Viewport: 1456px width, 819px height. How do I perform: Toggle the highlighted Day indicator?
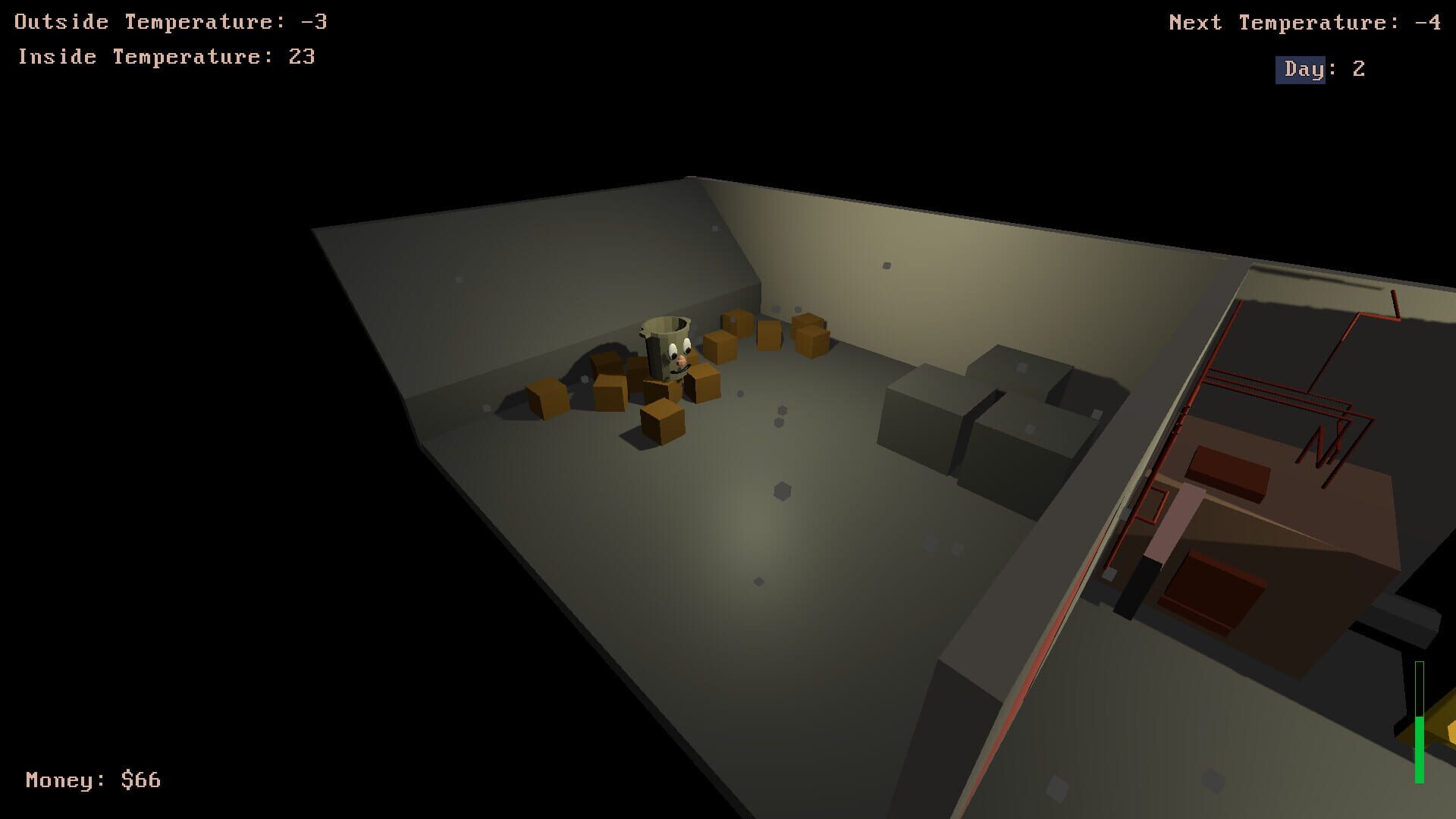click(x=1300, y=69)
